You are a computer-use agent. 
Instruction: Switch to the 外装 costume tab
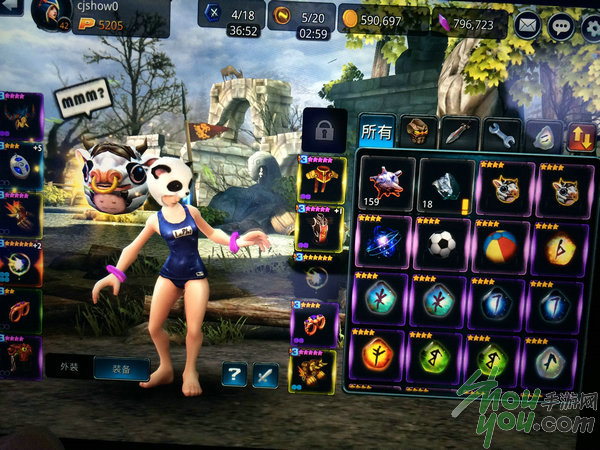click(x=68, y=366)
